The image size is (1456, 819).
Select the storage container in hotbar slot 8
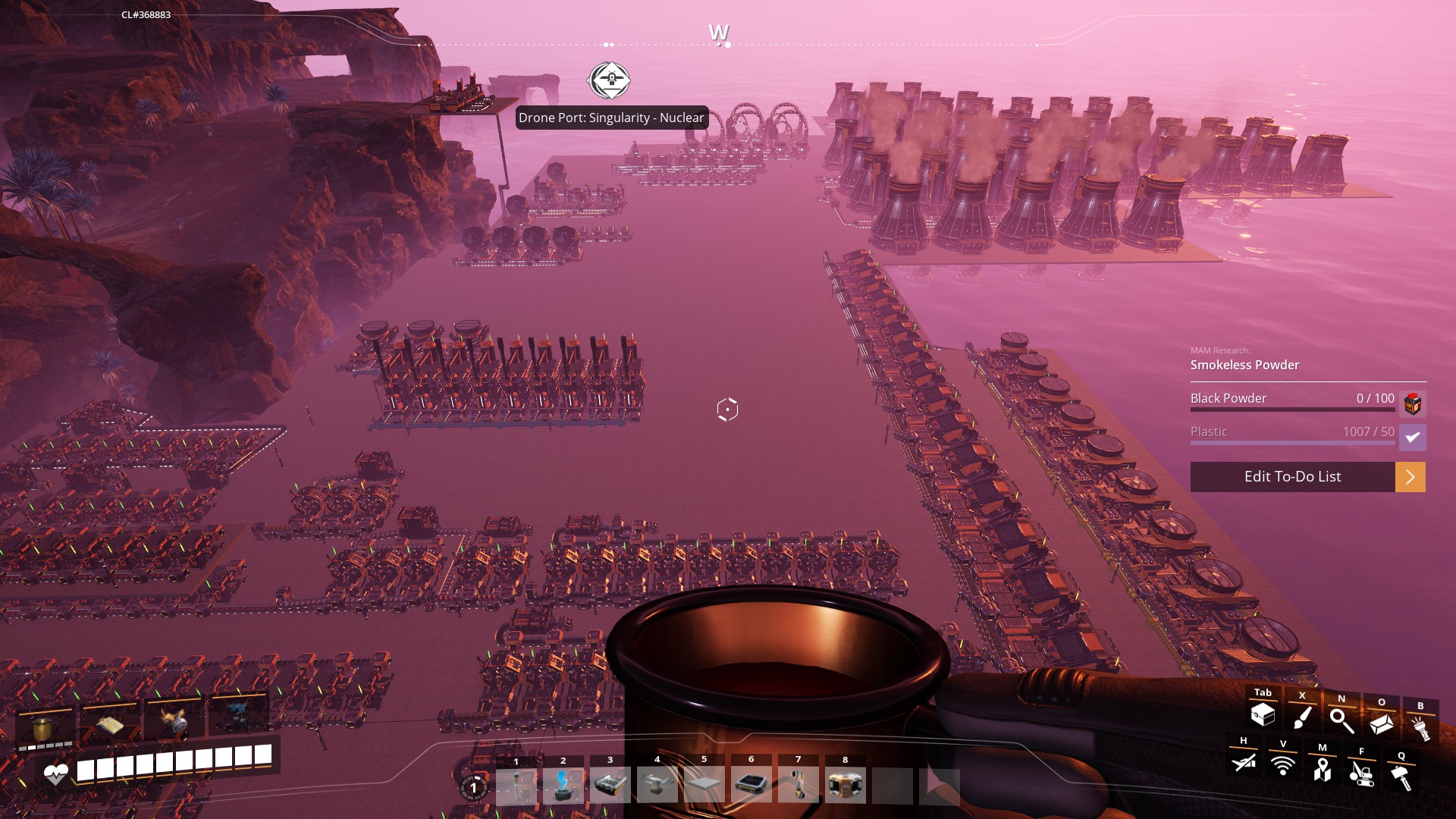846,786
